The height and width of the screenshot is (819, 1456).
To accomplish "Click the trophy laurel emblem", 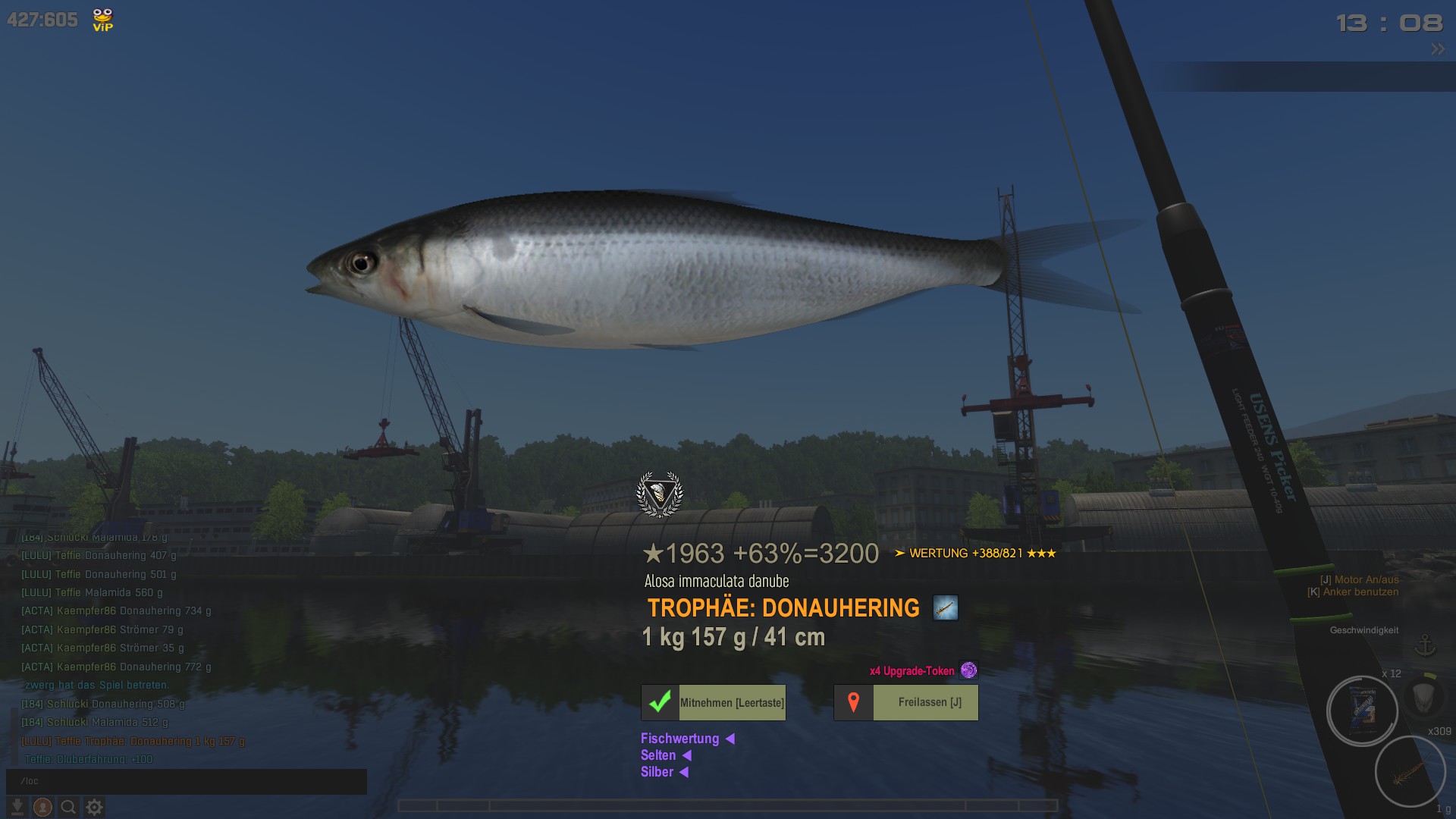I will pyautogui.click(x=660, y=494).
